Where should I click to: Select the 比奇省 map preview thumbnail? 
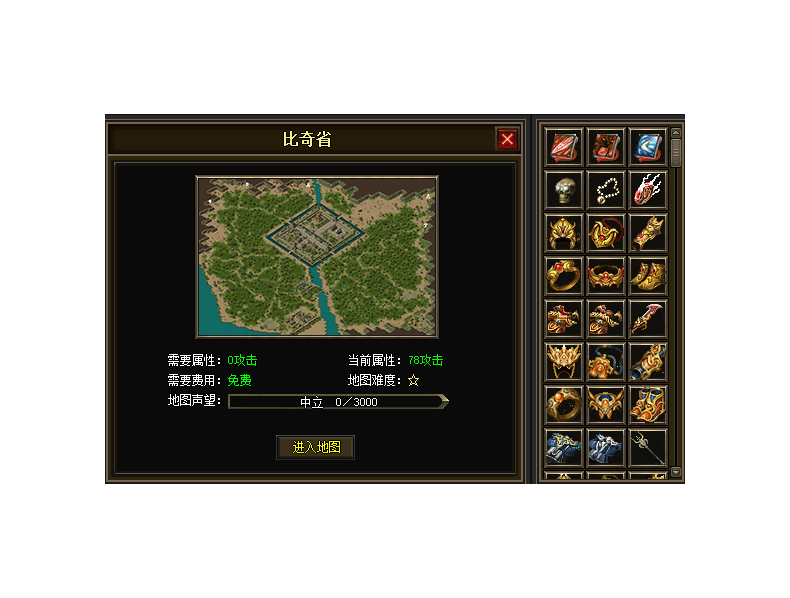(x=317, y=257)
